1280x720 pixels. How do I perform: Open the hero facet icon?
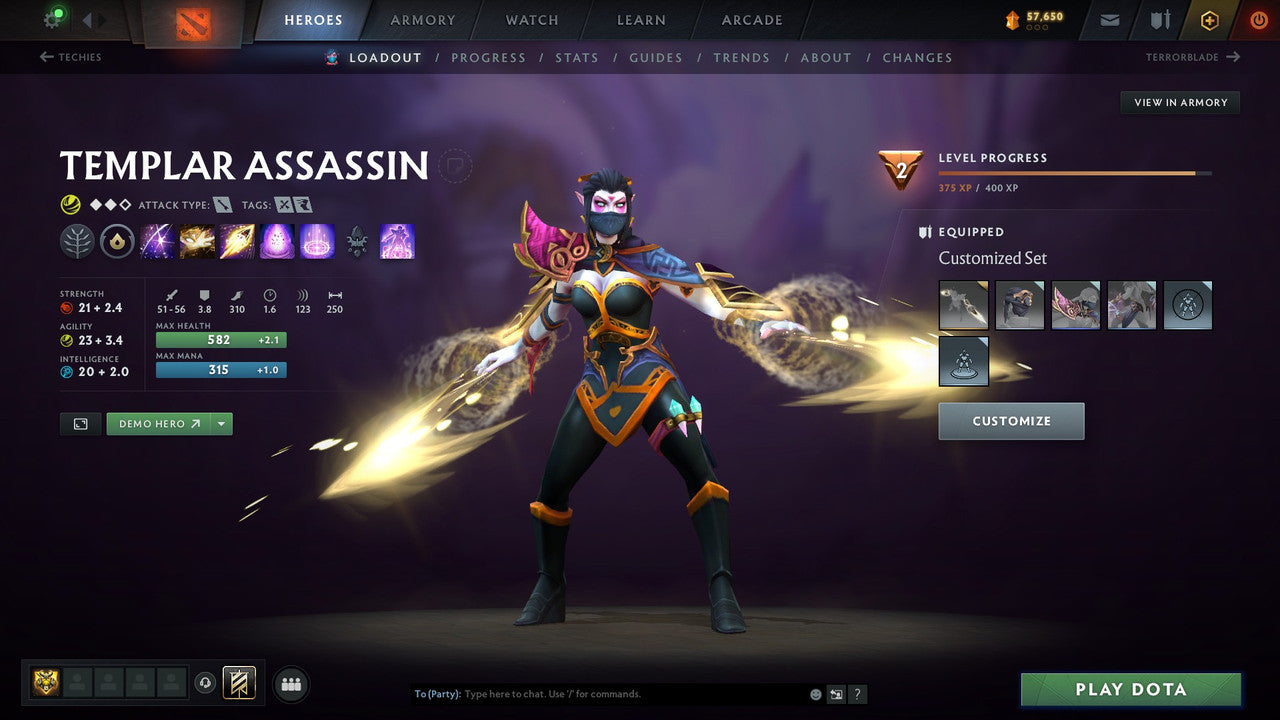click(x=117, y=240)
